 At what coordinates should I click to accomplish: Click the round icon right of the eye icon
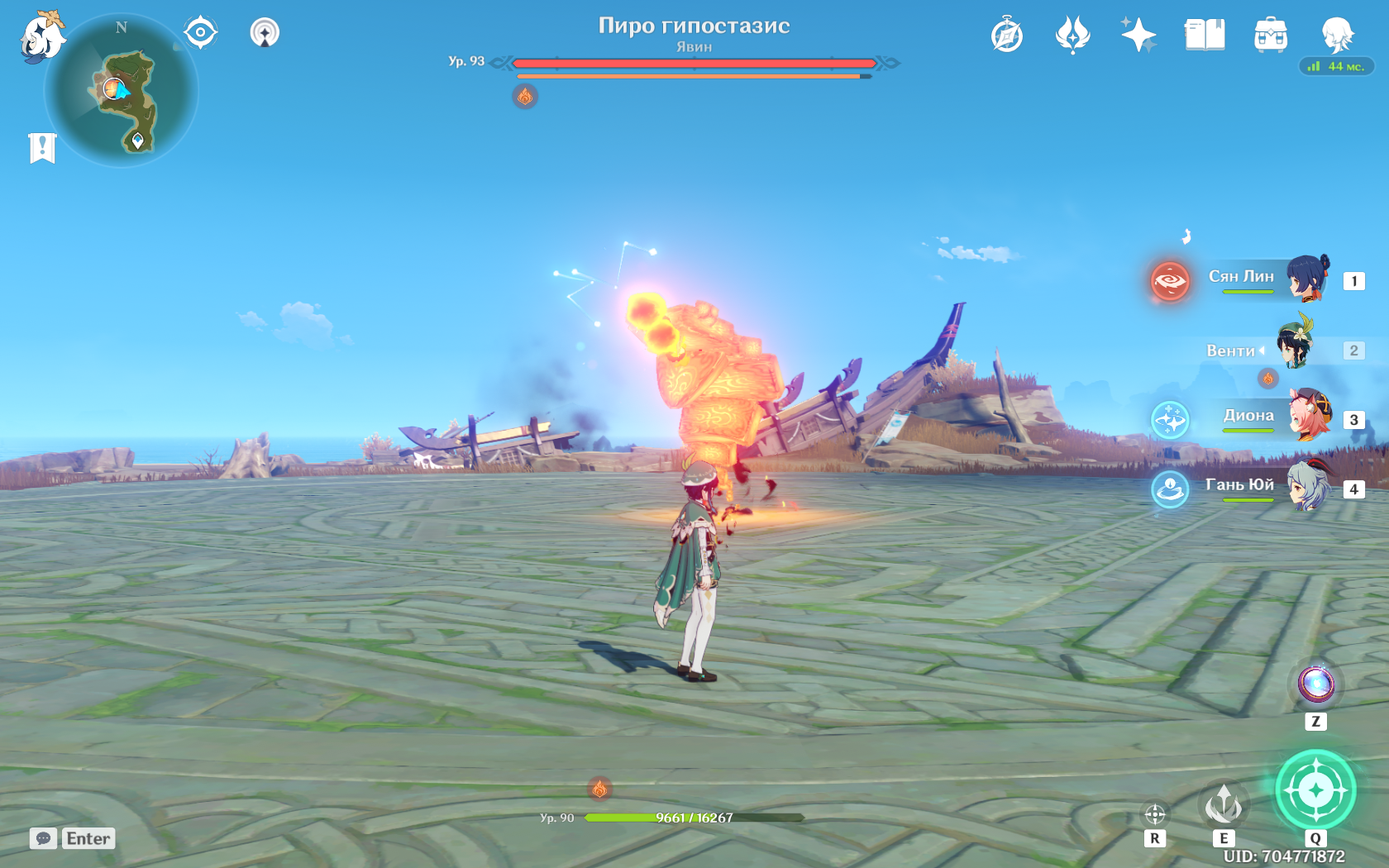coord(265,33)
